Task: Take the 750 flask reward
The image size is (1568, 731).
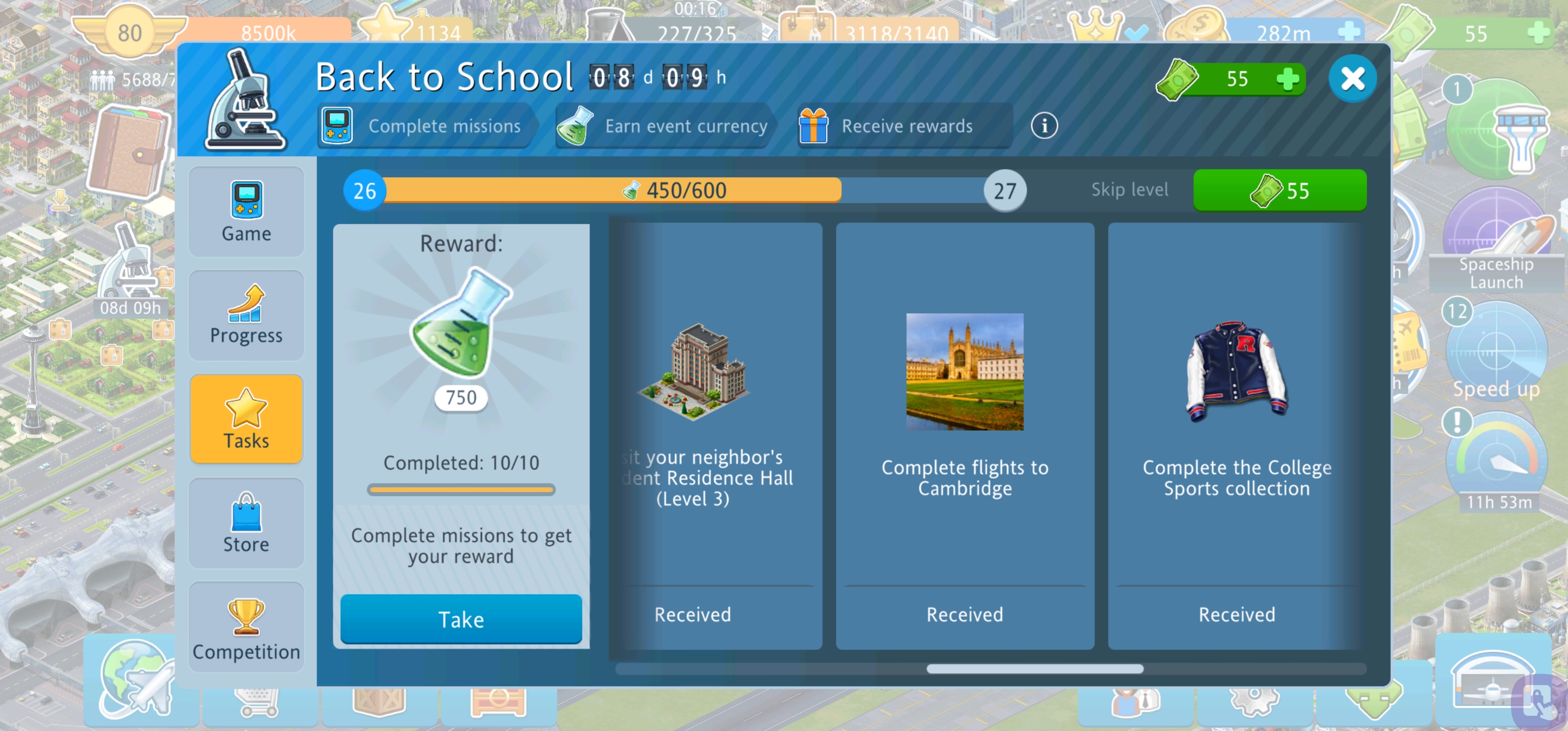Action: tap(461, 618)
